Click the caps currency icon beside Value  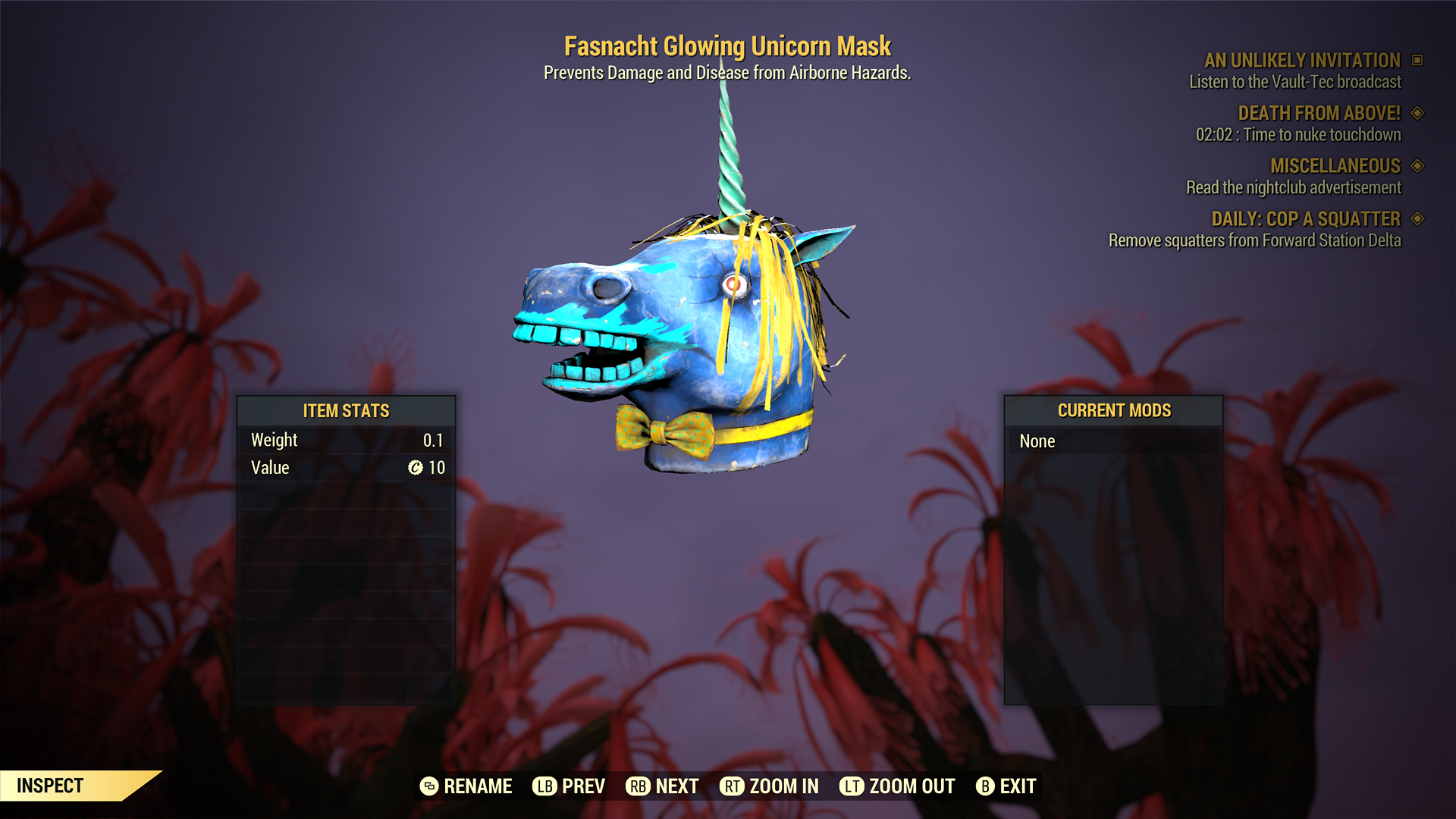pos(414,468)
